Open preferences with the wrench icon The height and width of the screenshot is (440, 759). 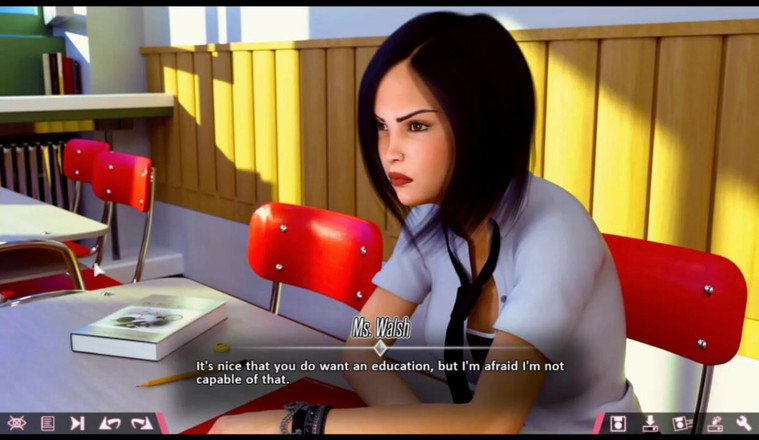point(744,423)
